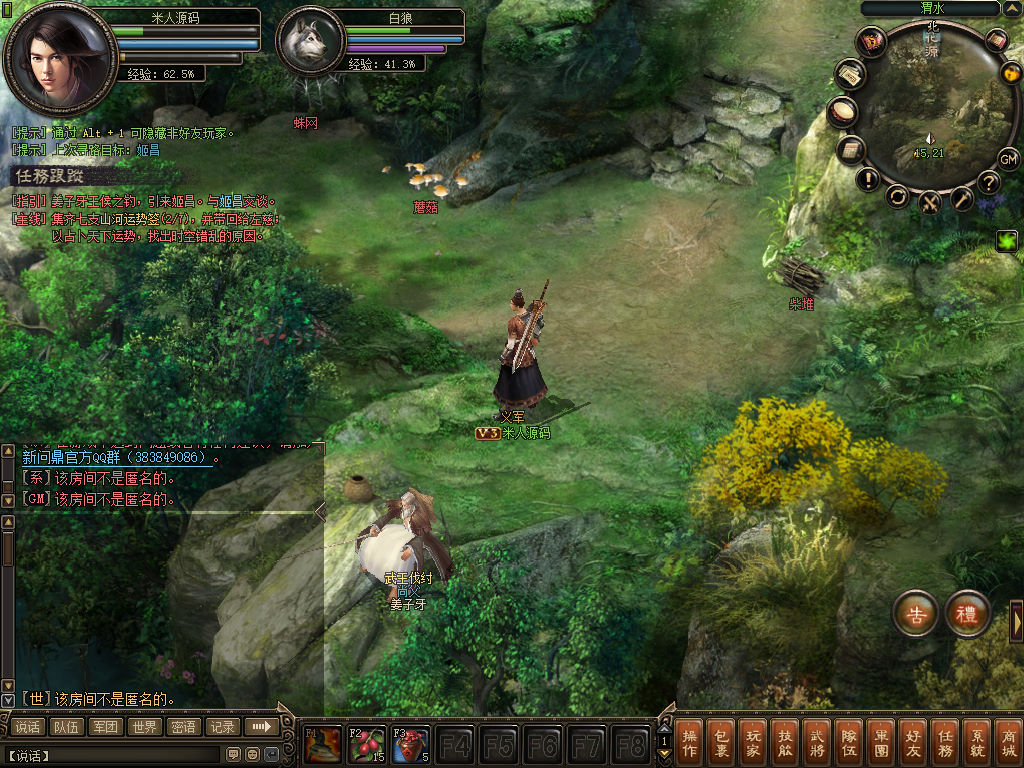The width and height of the screenshot is (1024, 768).
Task: Open help with the question mark button
Action: pos(988,182)
